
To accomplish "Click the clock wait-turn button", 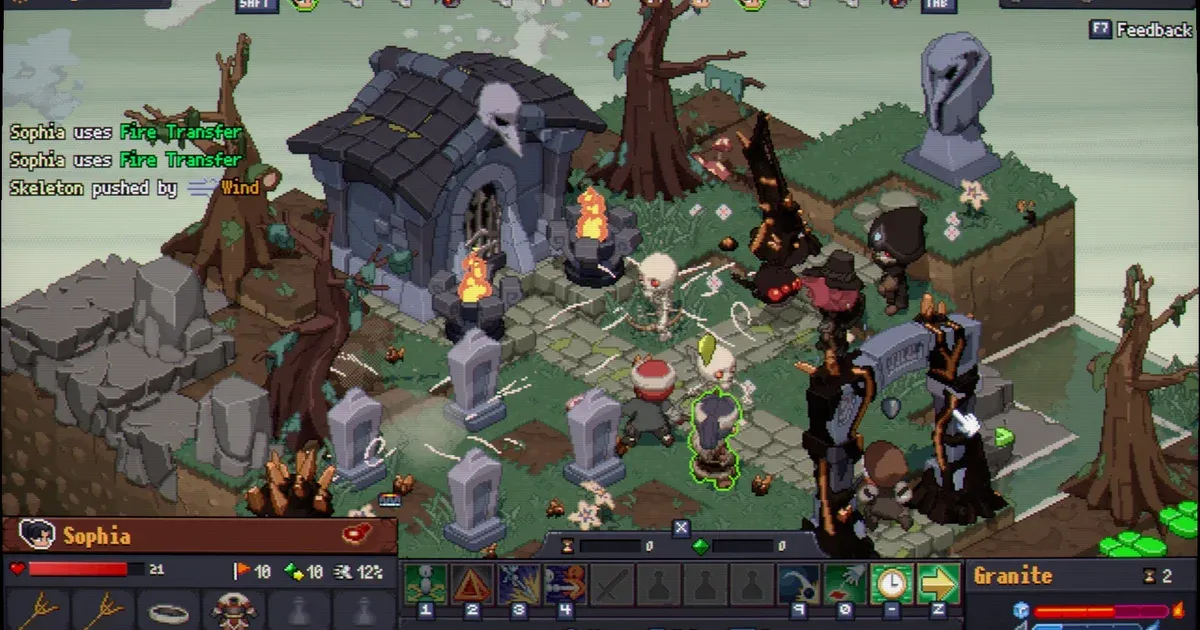I will 891,583.
